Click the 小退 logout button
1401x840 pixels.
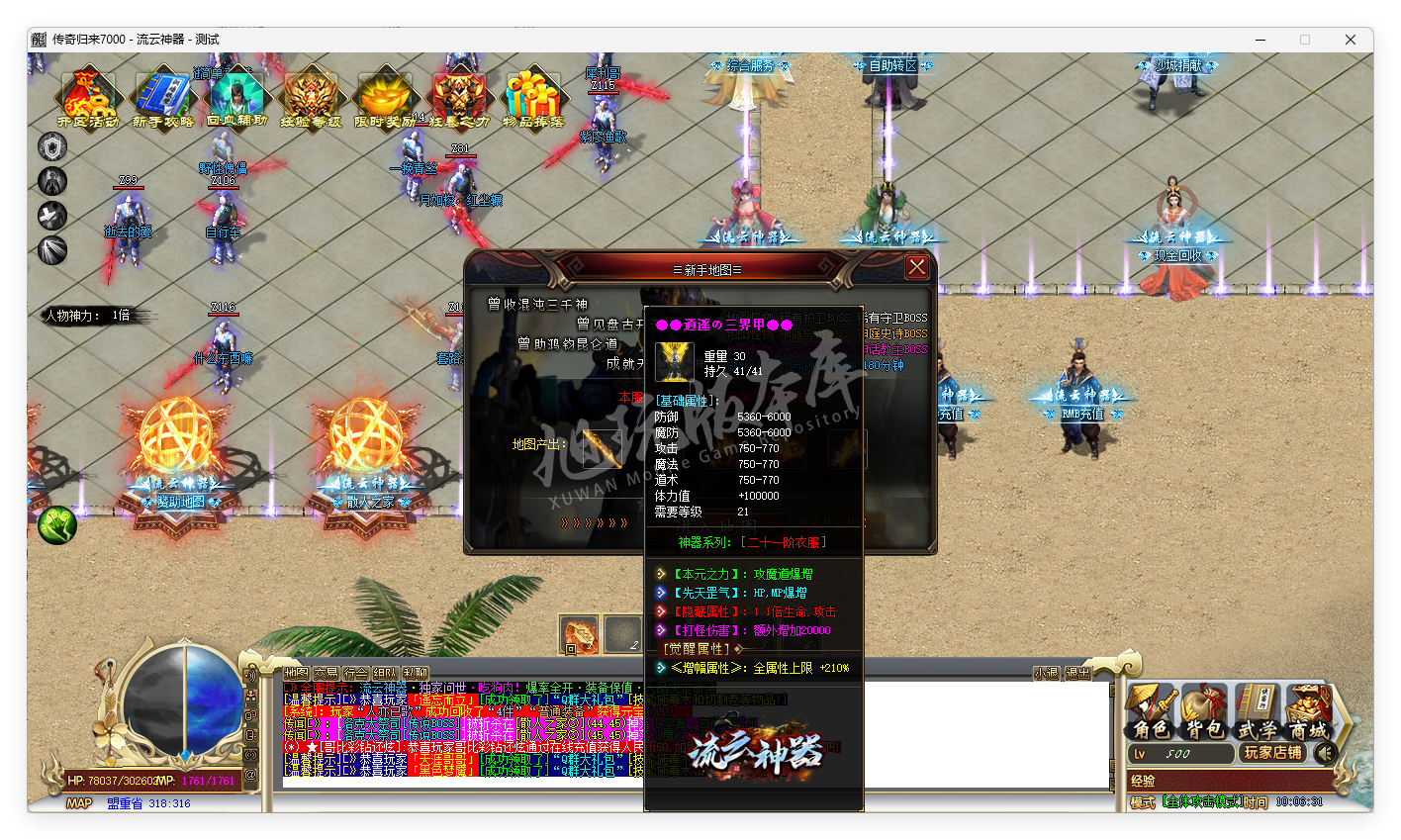[1048, 672]
